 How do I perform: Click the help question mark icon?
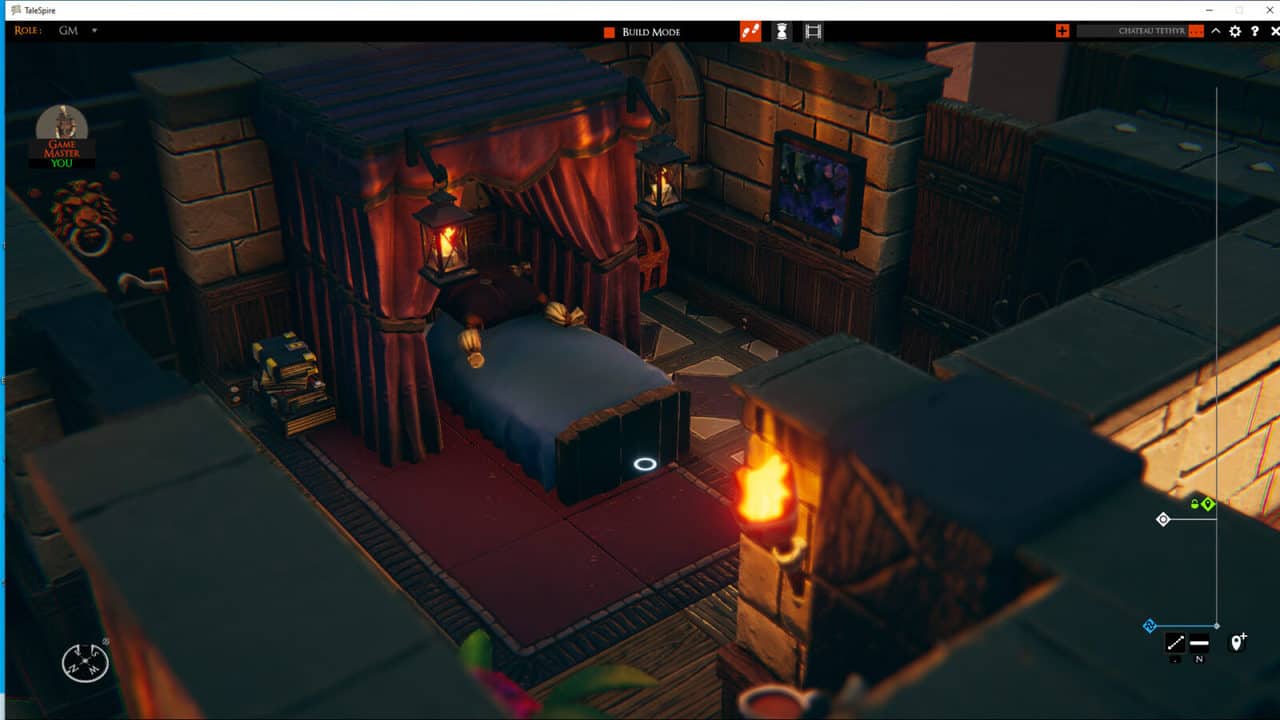tap(1254, 31)
